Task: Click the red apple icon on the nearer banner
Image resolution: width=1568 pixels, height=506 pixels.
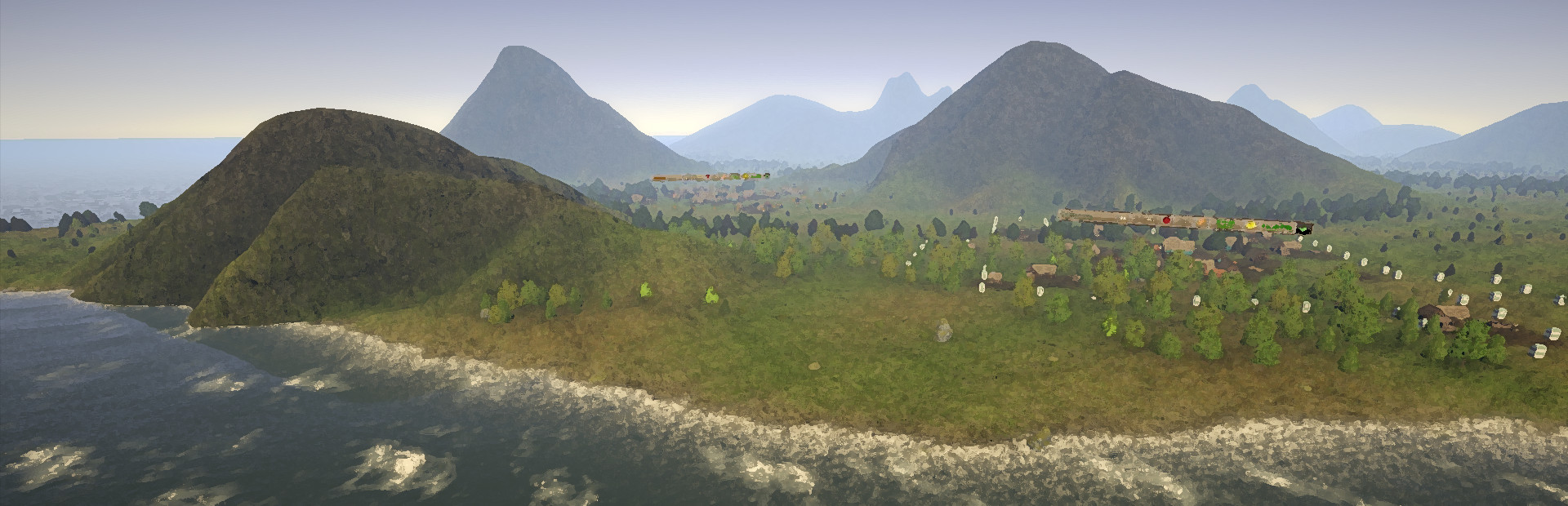Action: (1166, 220)
